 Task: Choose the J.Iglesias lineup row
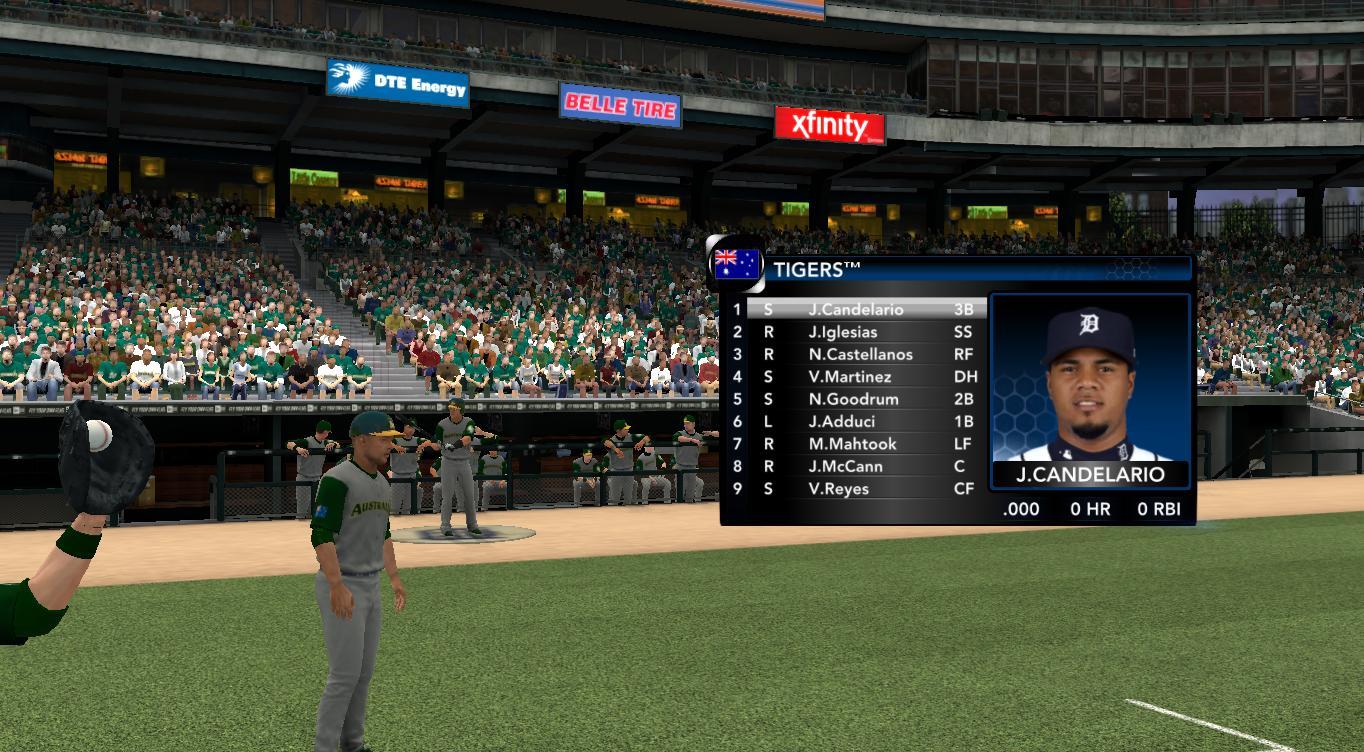[x=843, y=332]
